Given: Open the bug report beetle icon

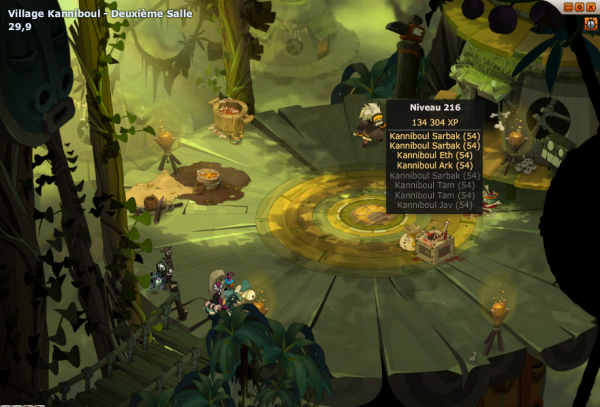Looking at the screenshot, I should coord(590,22).
